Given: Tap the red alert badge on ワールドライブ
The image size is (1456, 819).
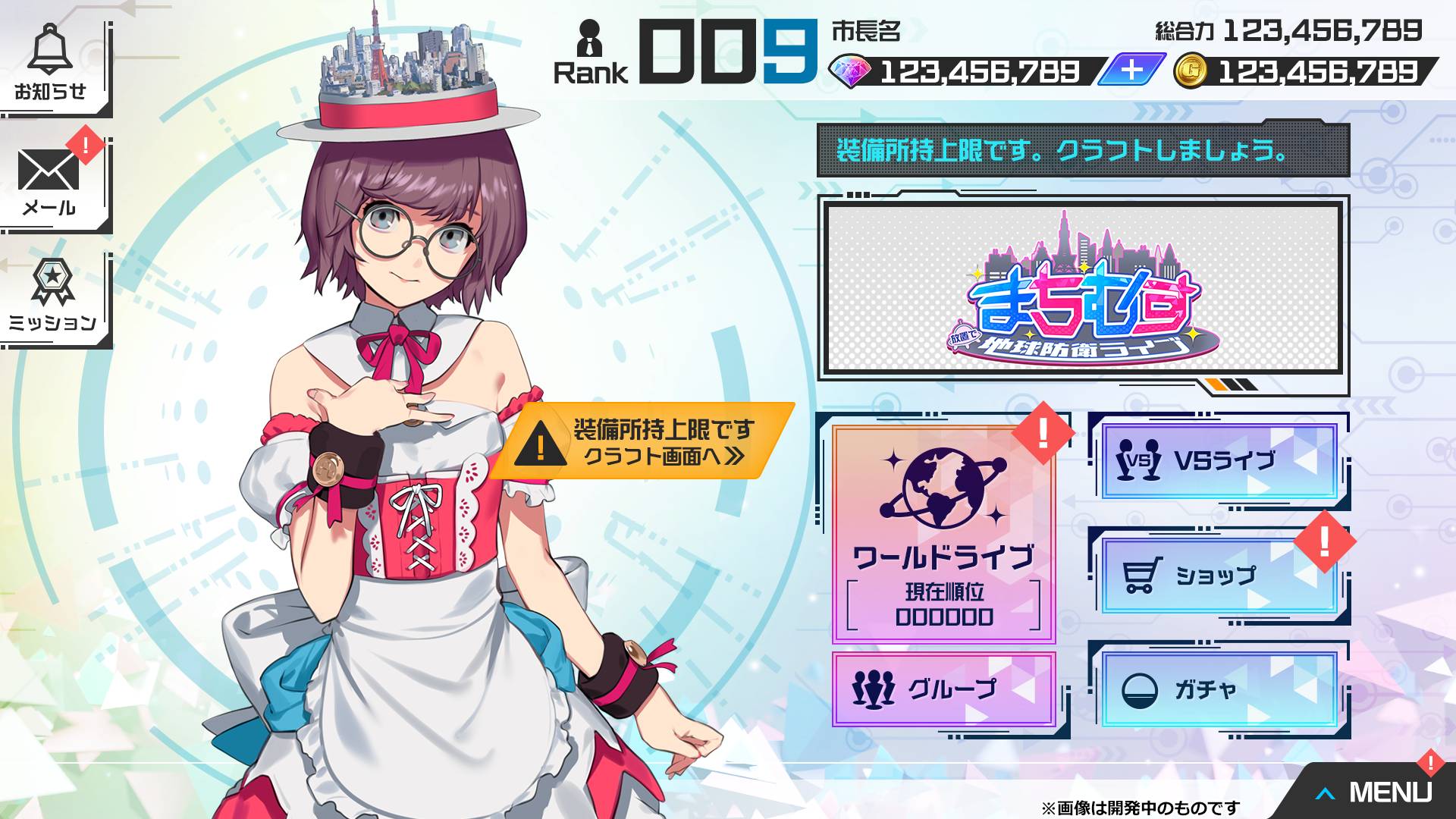Looking at the screenshot, I should click(x=1043, y=432).
